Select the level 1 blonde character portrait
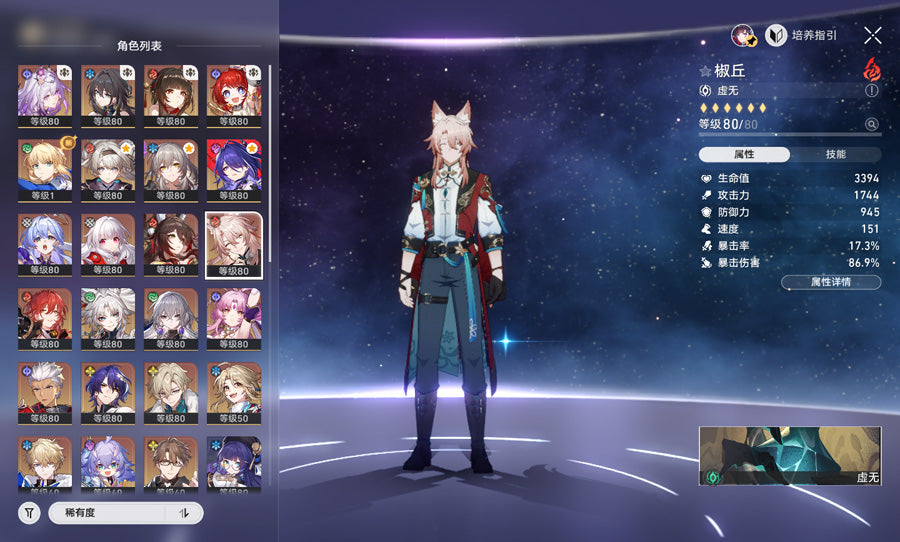The height and width of the screenshot is (542, 900). point(45,164)
